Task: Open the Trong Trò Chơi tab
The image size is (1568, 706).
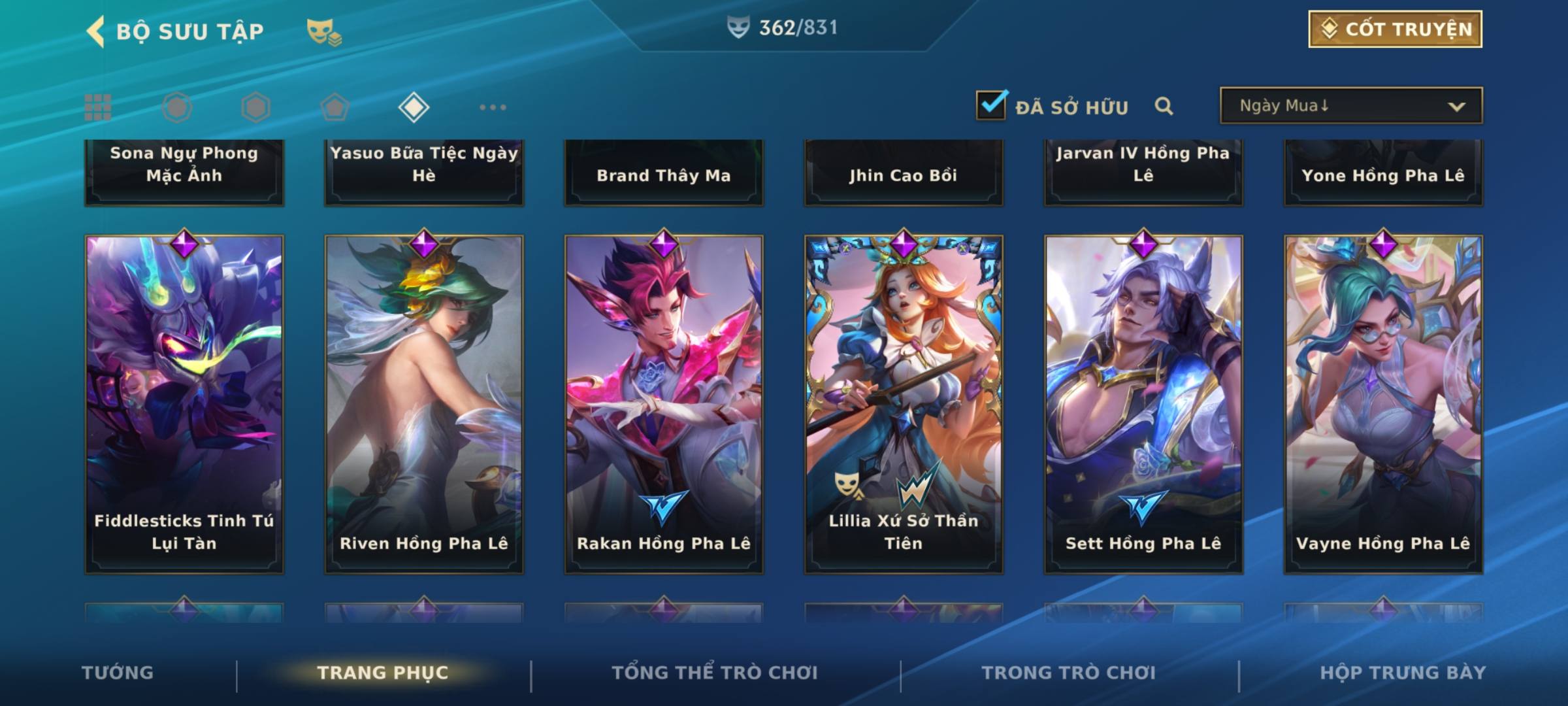Action: click(x=1069, y=673)
